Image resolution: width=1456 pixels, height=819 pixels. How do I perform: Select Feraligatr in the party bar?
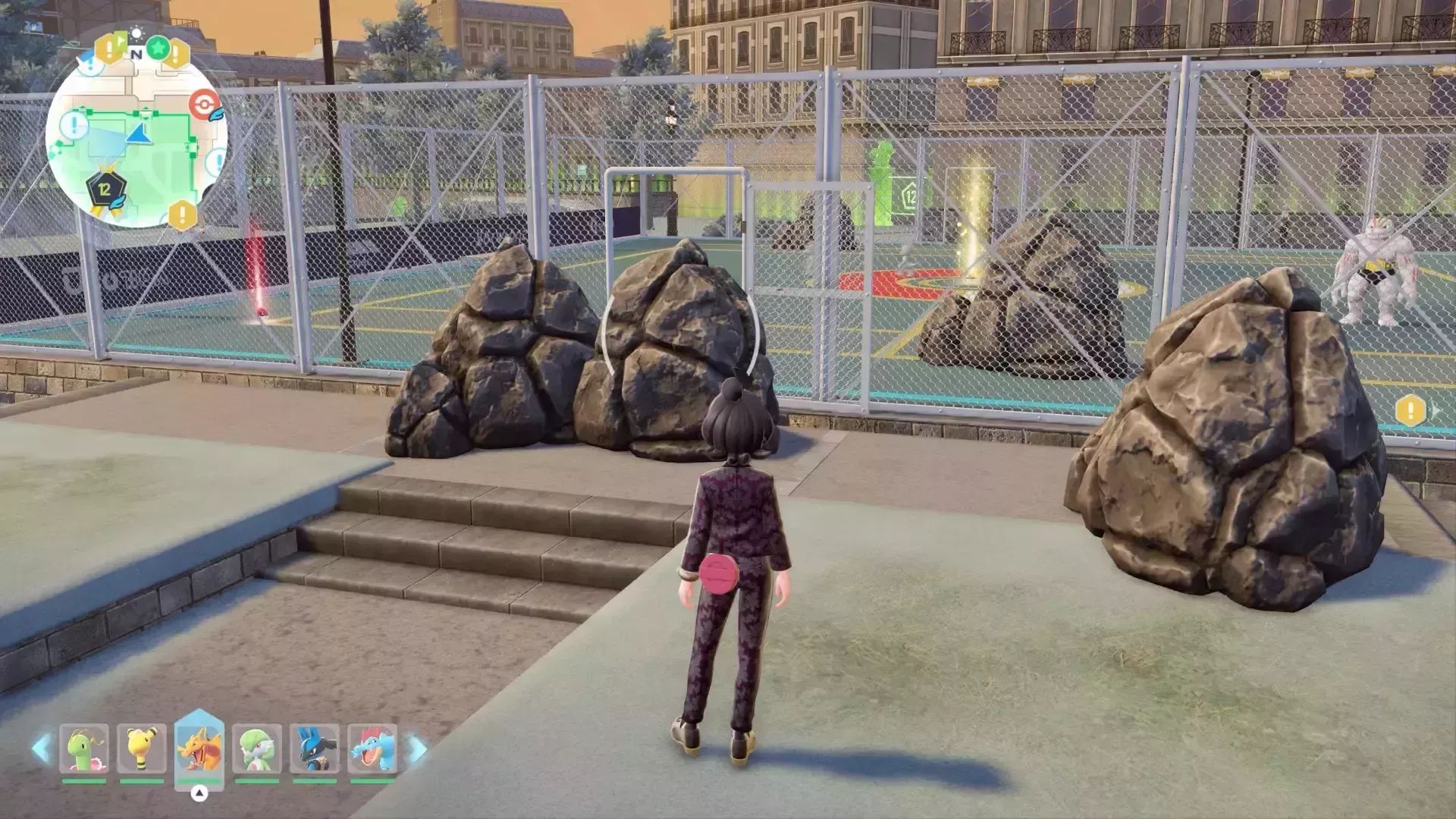point(372,748)
